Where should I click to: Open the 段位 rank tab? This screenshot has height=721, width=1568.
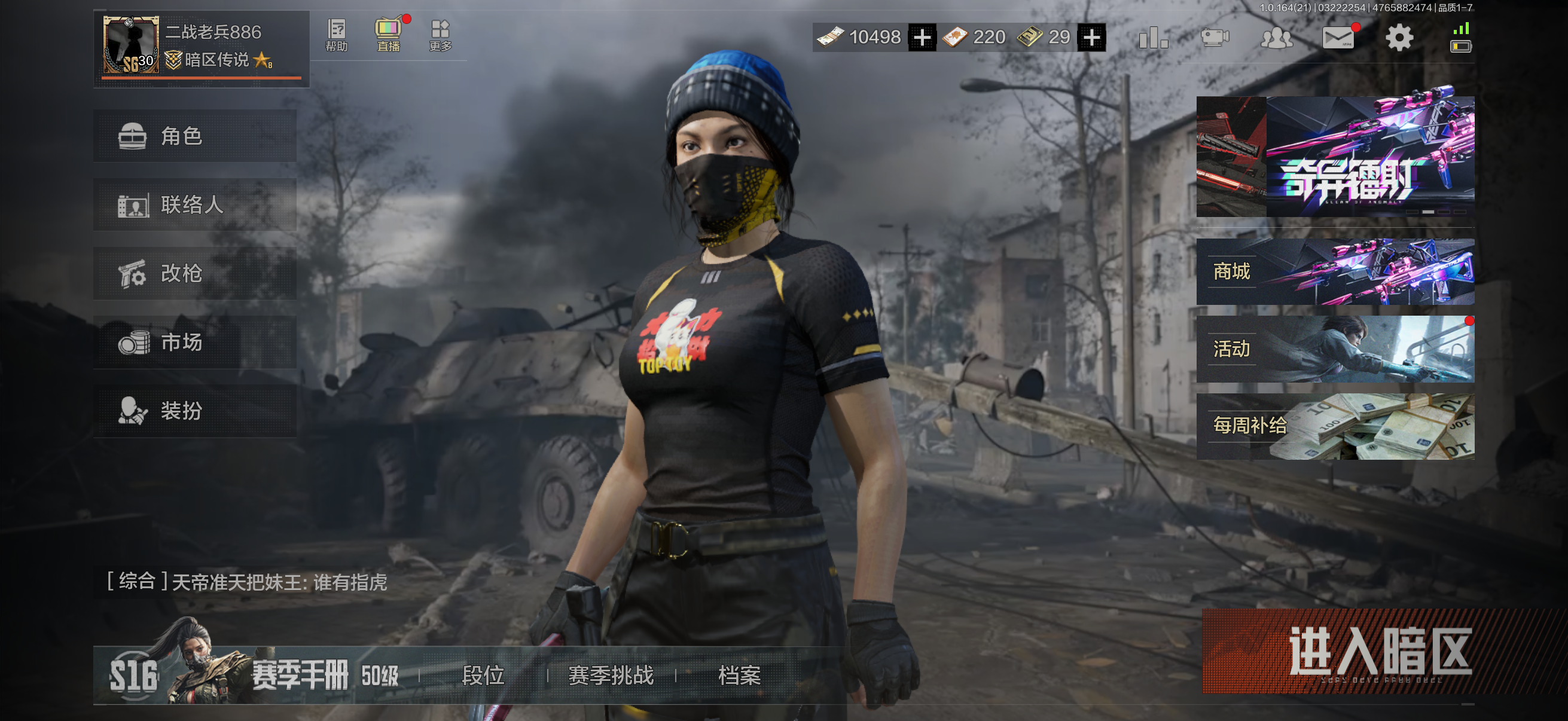point(484,676)
